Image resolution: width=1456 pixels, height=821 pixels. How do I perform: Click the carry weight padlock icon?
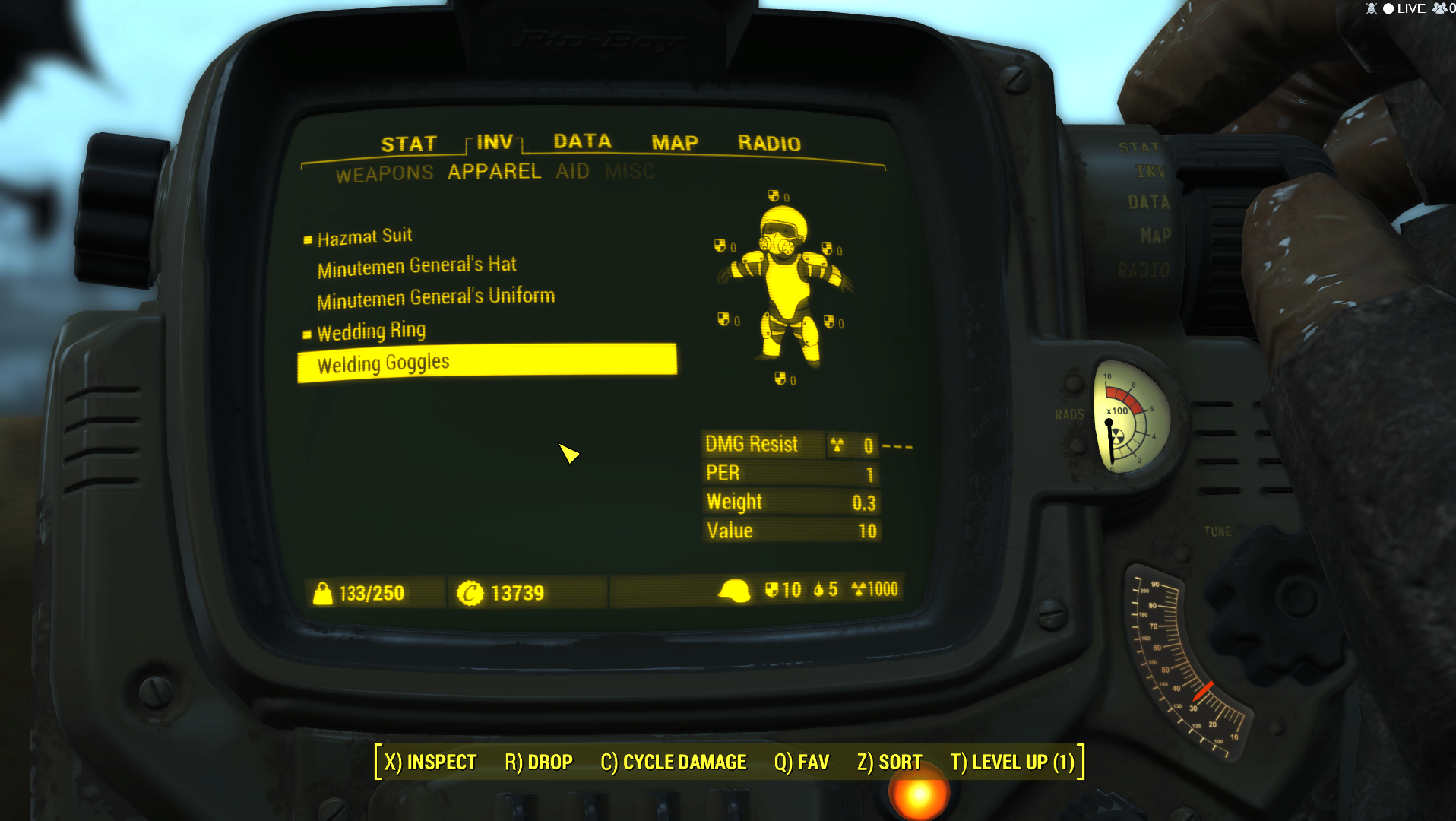click(x=323, y=592)
